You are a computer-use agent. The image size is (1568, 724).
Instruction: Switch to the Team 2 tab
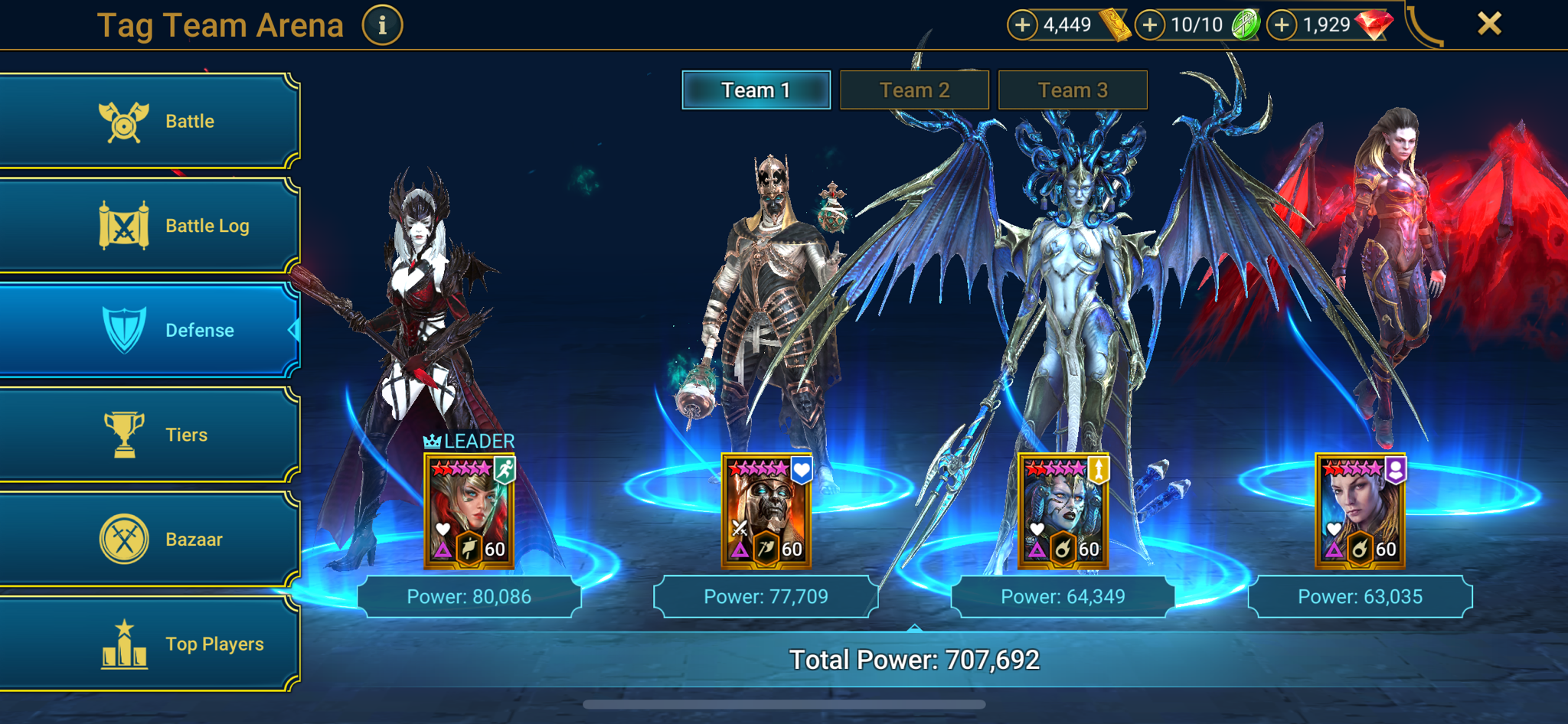click(x=915, y=90)
